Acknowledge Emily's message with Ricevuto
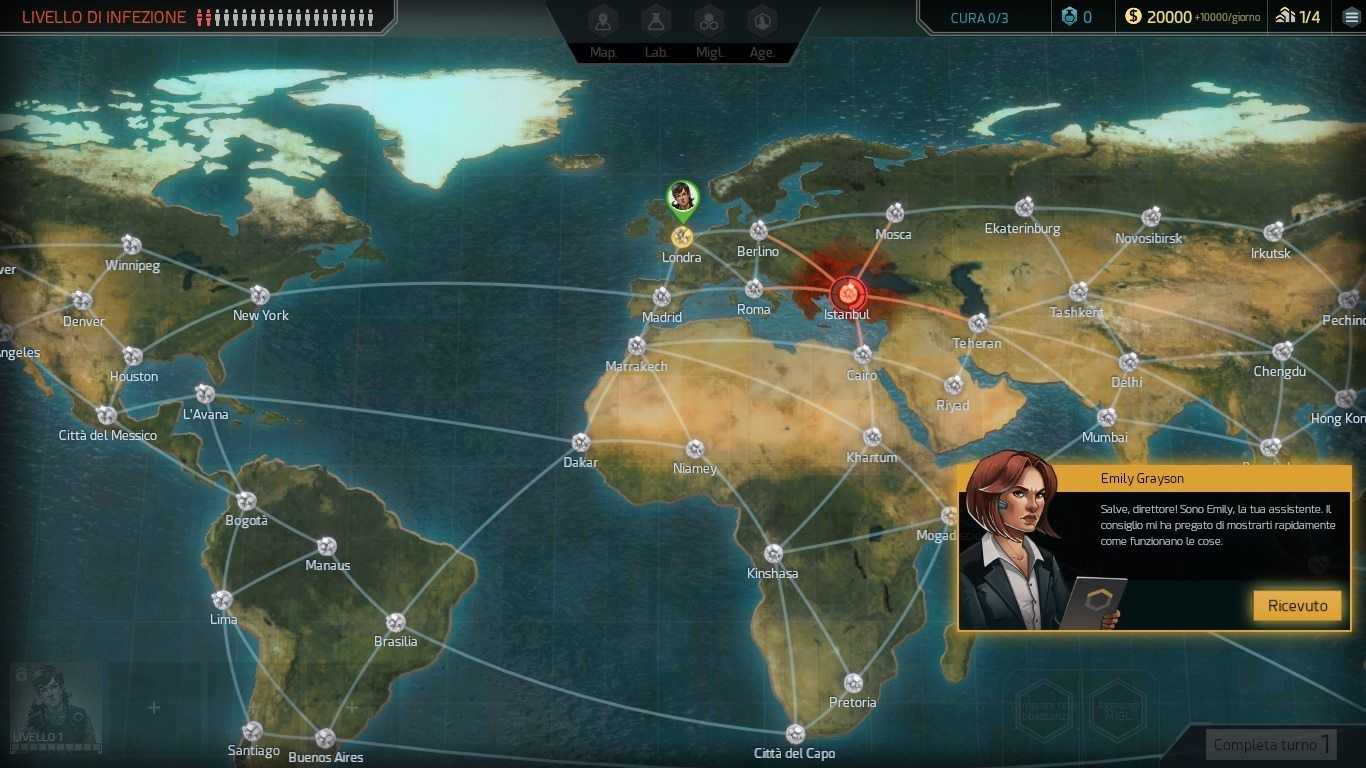 coord(1297,605)
